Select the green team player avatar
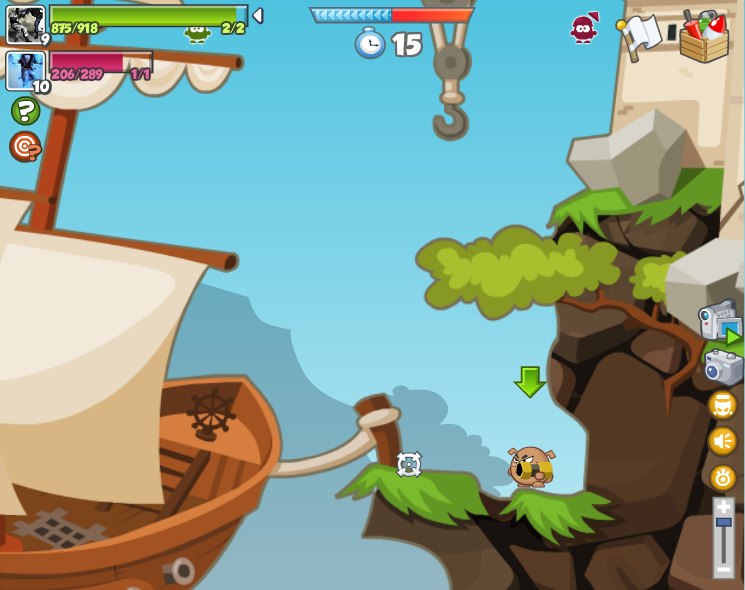This screenshot has height=590, width=745. pyautogui.click(x=25, y=24)
